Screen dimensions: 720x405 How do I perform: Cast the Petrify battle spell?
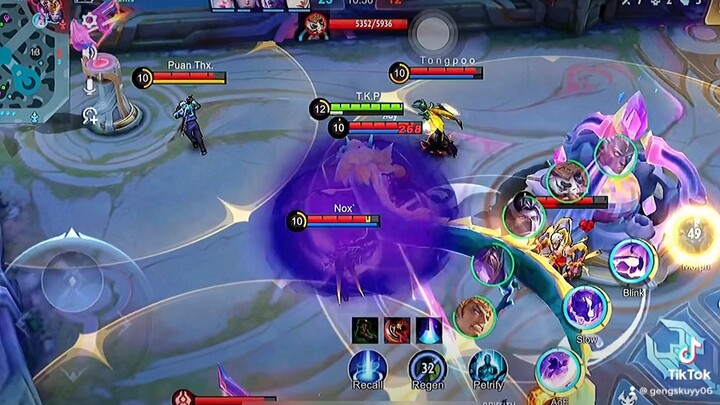pos(487,370)
